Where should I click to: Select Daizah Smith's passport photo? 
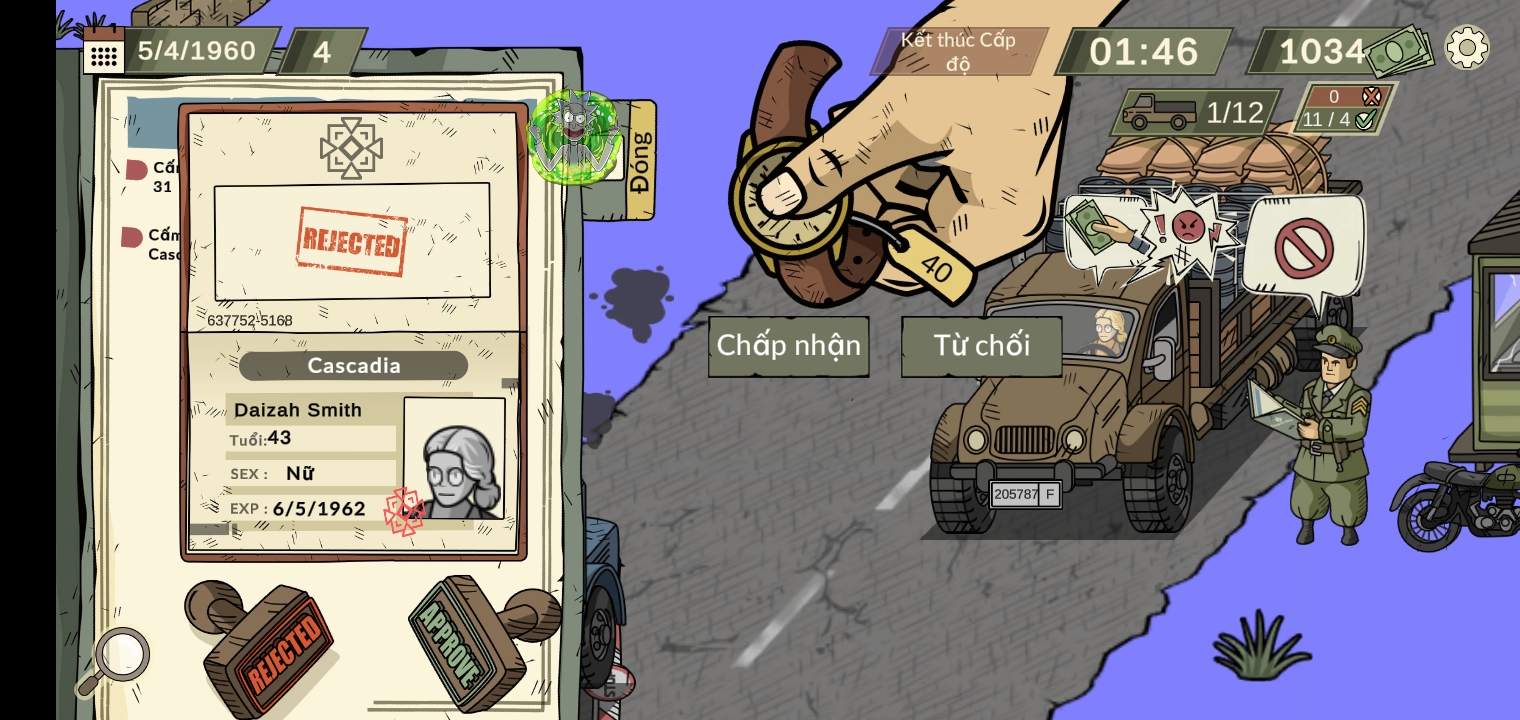455,458
